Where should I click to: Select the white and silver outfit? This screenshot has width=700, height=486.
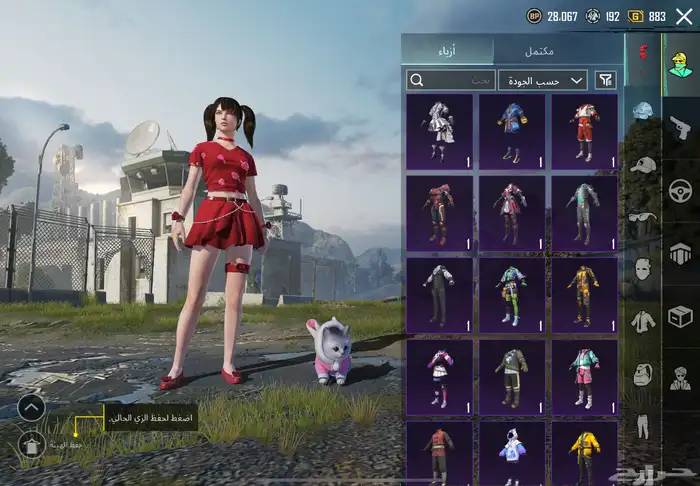pyautogui.click(x=439, y=131)
